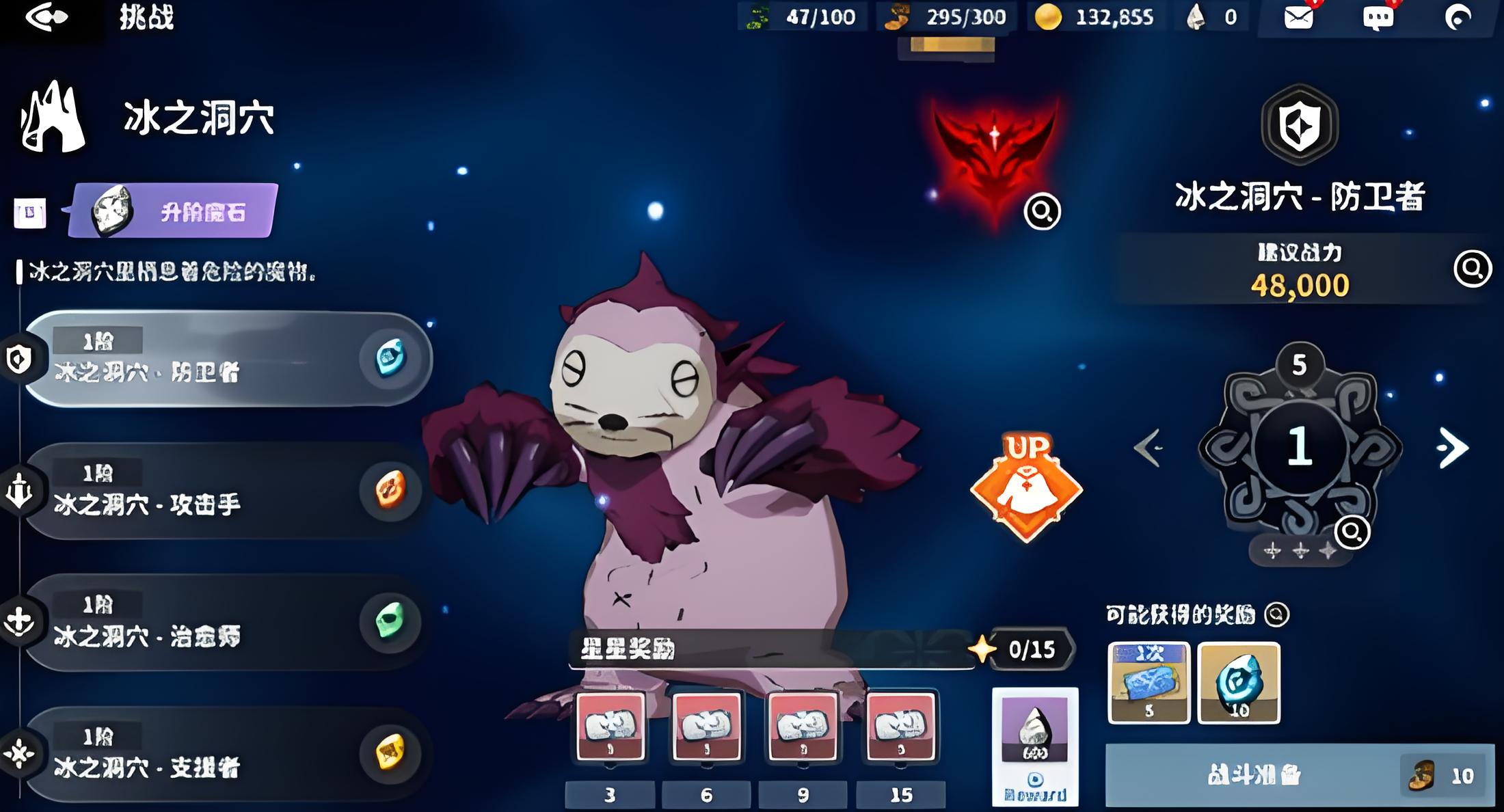
Task: Inspect the red demon boss emblem magnifier
Action: [x=1042, y=212]
